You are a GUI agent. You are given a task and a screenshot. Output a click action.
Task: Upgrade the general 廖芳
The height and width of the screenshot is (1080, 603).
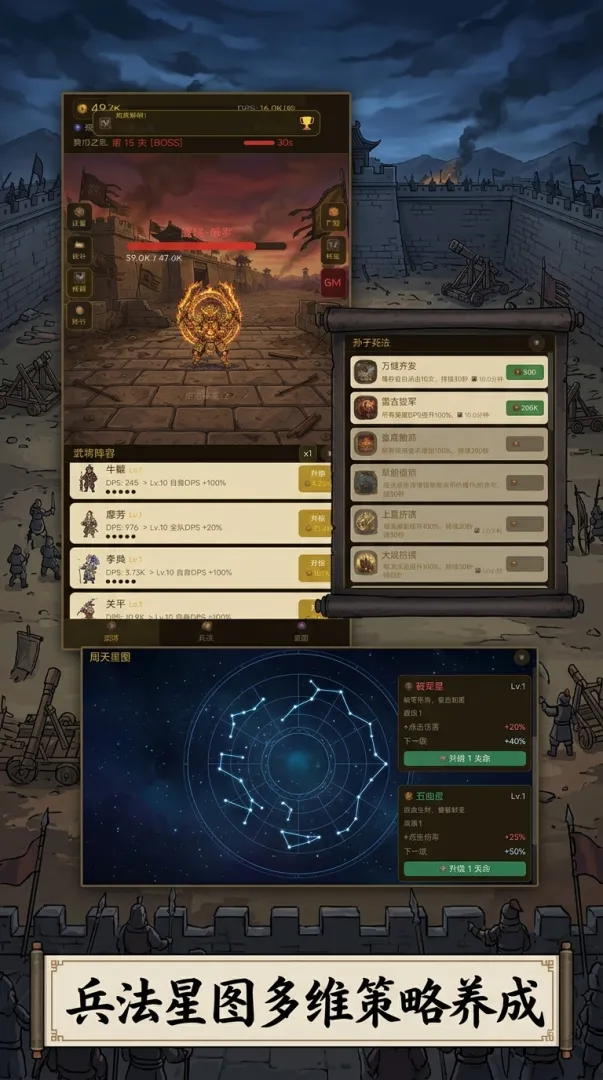(314, 523)
